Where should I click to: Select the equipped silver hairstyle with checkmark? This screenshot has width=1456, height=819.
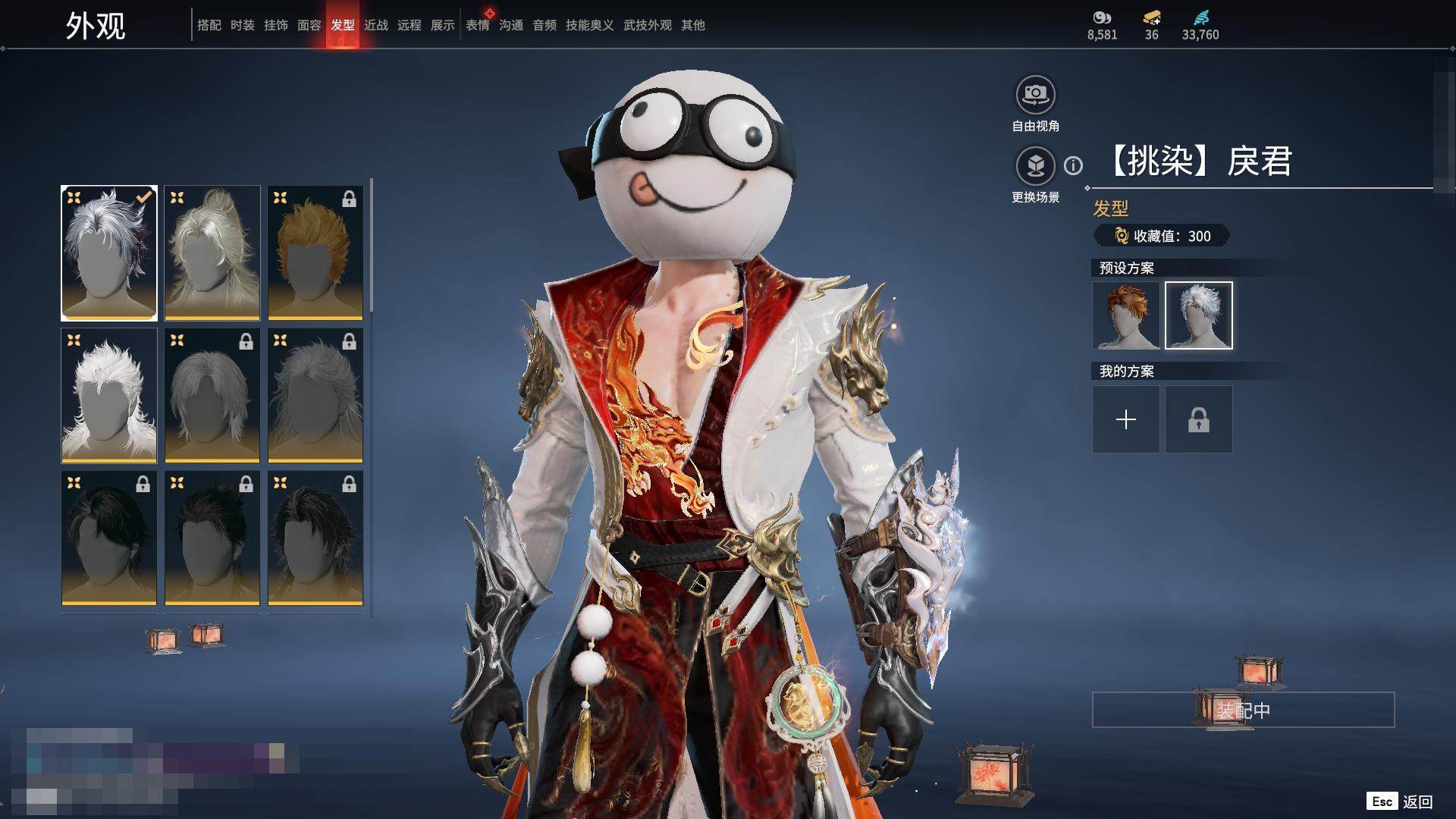pyautogui.click(x=109, y=253)
